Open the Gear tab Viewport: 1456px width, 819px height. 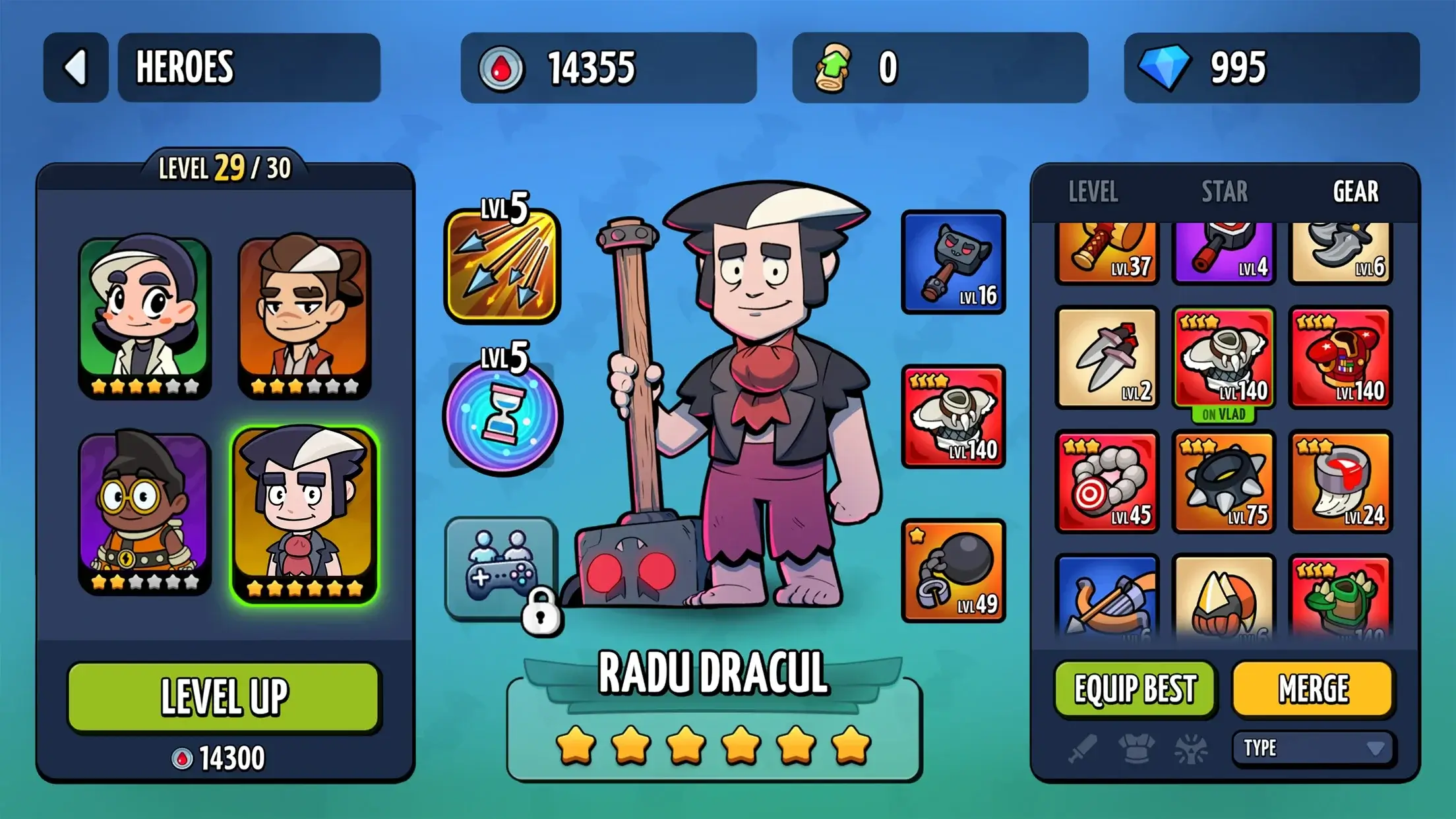point(1355,192)
